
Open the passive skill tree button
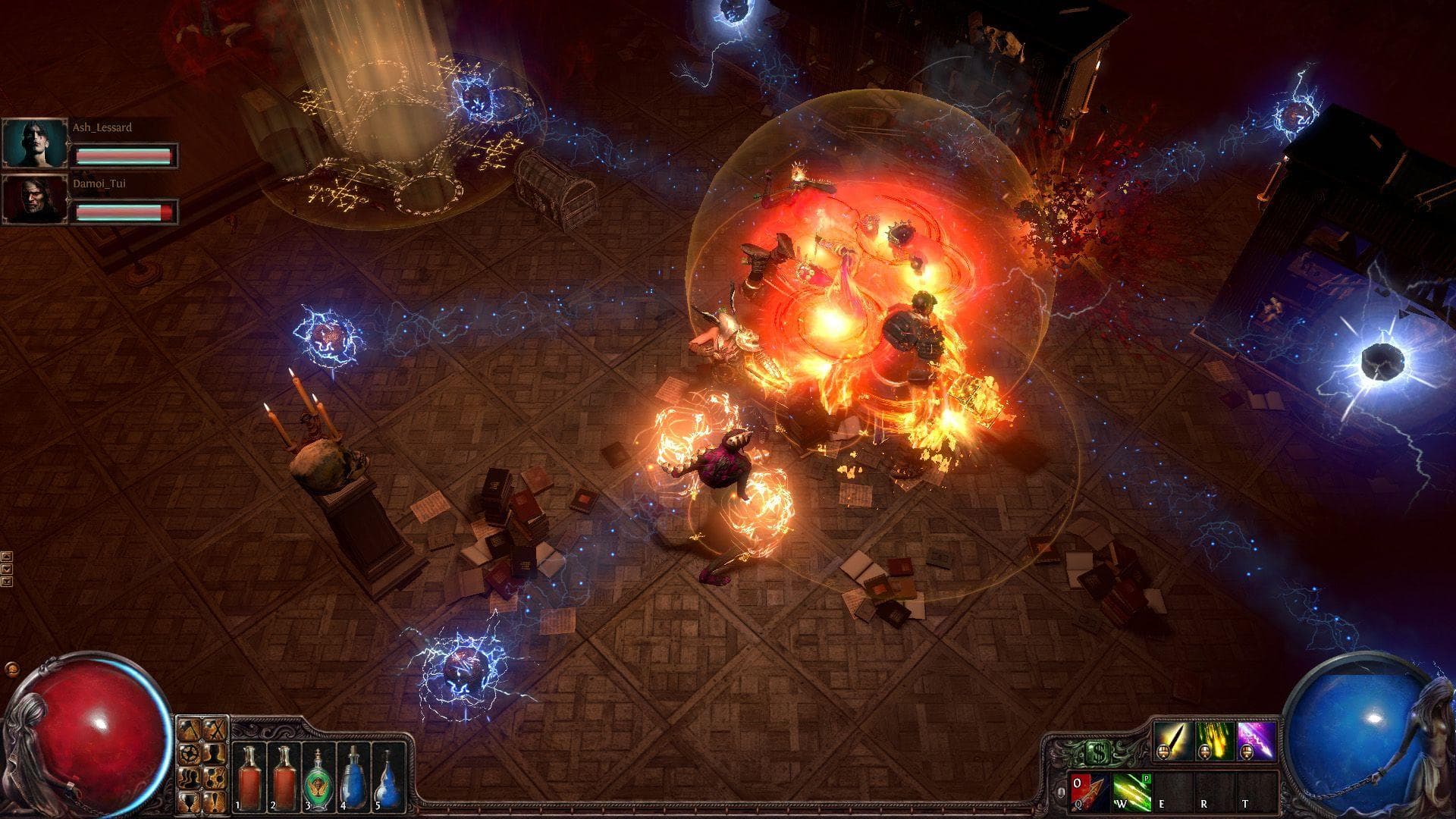click(215, 777)
